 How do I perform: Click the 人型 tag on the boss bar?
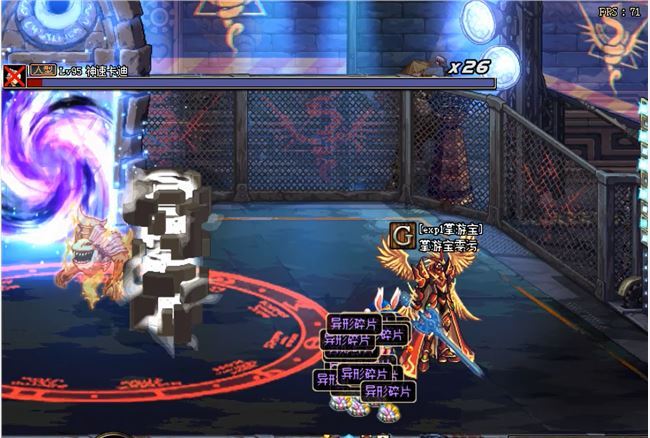click(42, 70)
